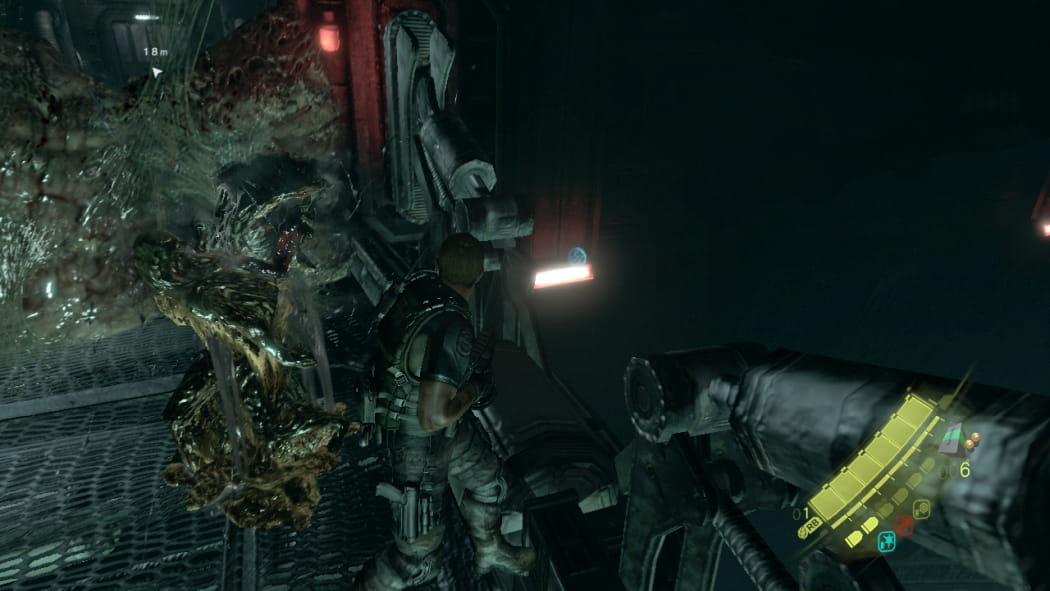Select the red skill icon

tap(904, 525)
